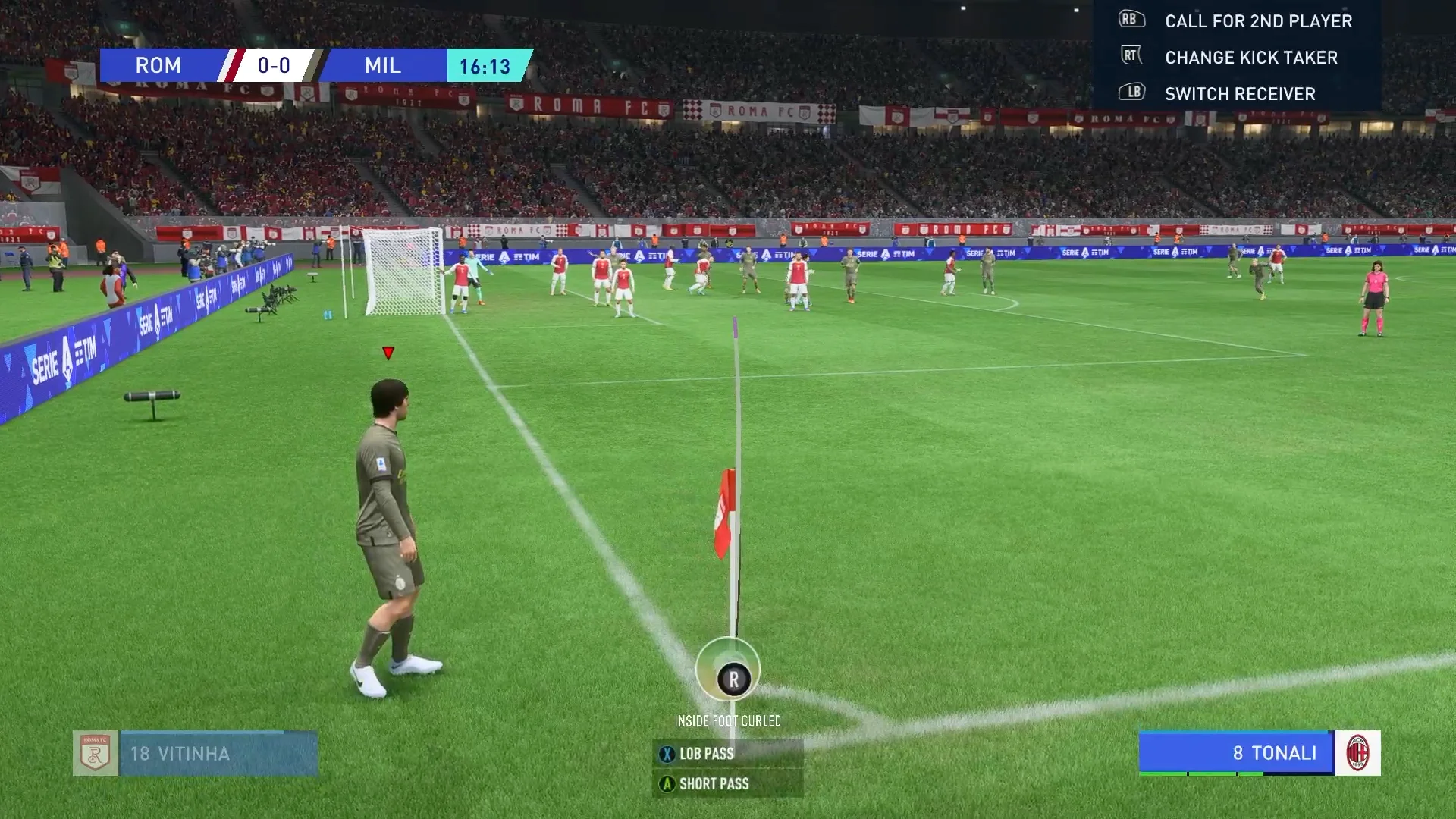Open the ROM team score panel

[x=158, y=65]
